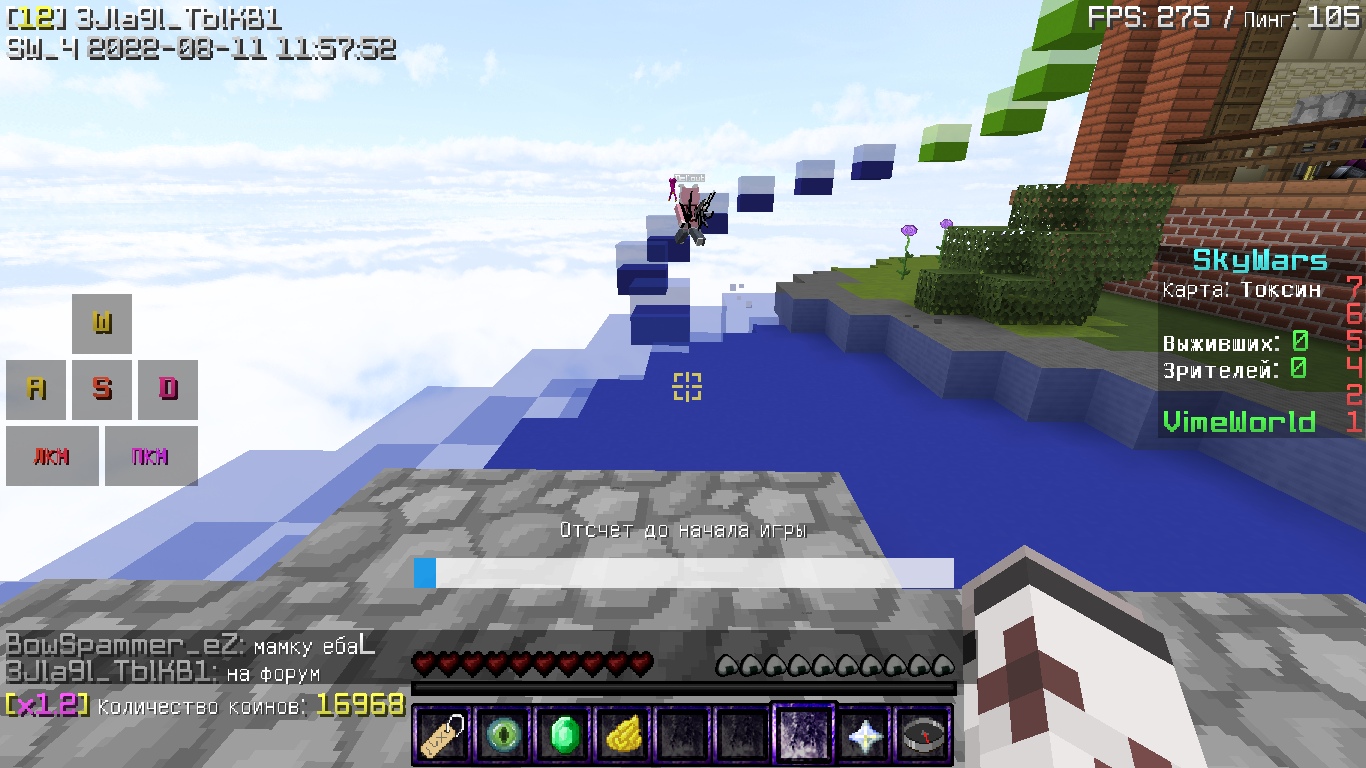The image size is (1366, 768).
Task: Click the highlighted empty hotbar slot
Action: coord(804,734)
